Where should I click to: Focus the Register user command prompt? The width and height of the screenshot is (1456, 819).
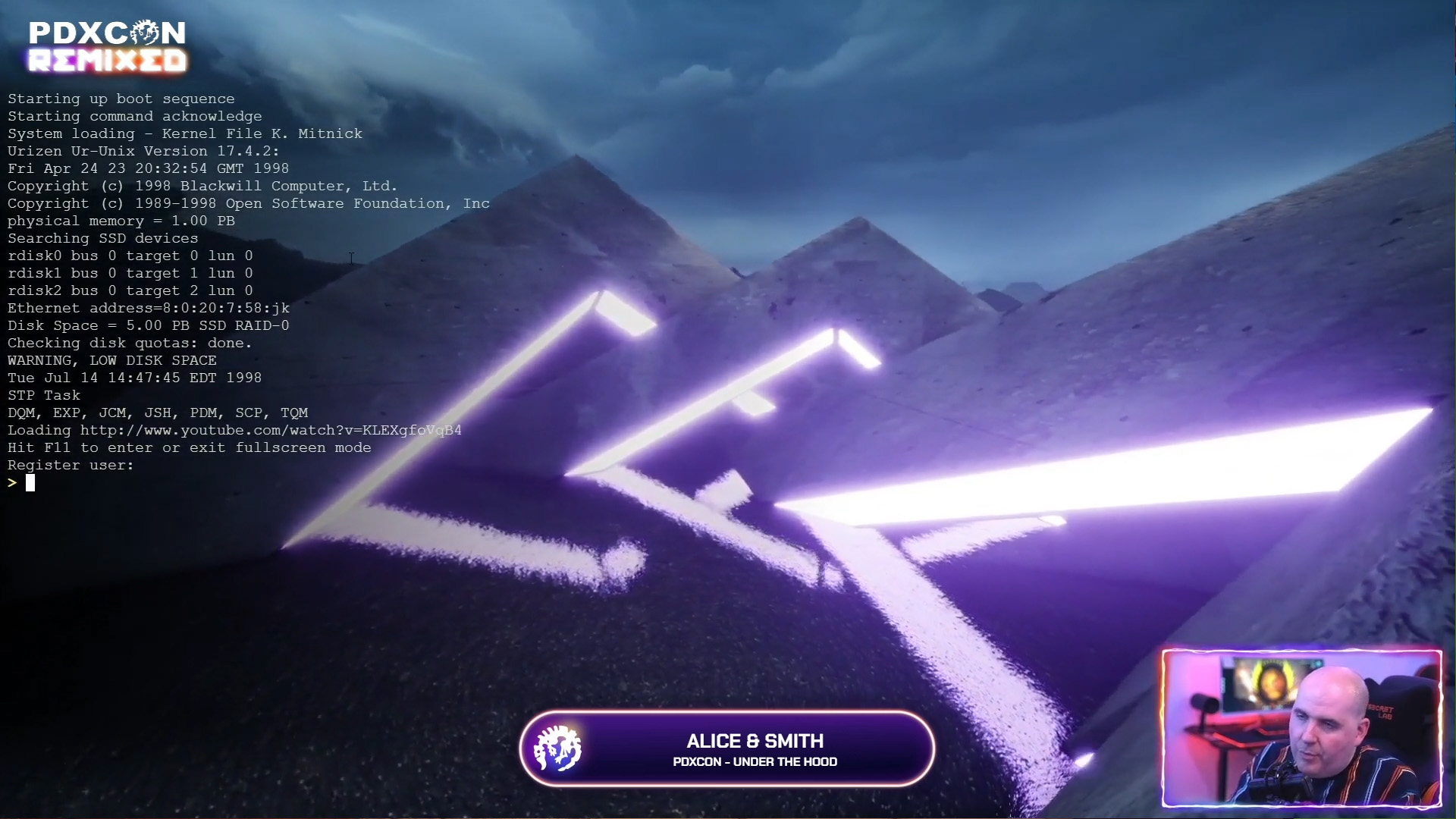point(31,483)
